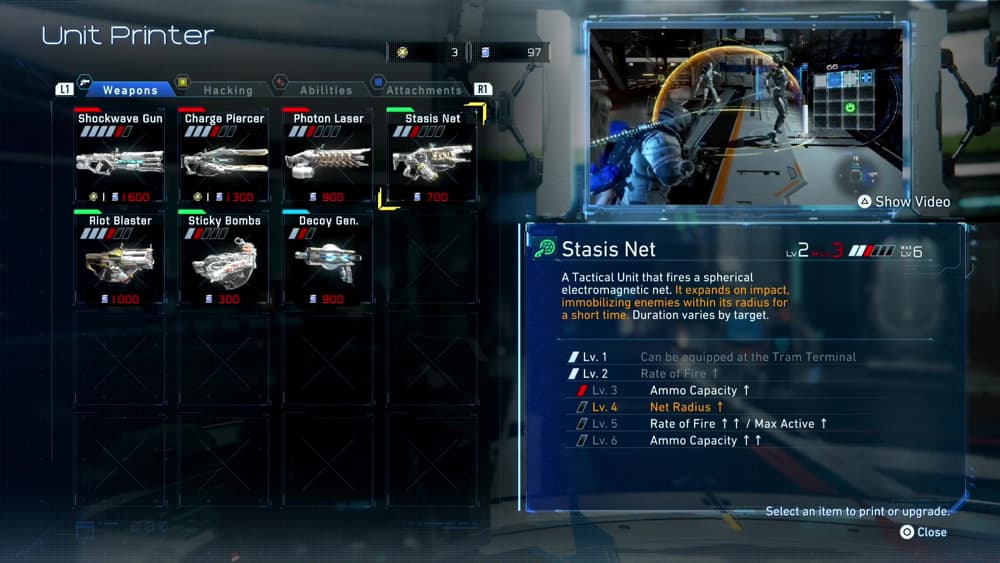
Task: Play the Stasis Net preview video
Action: pos(903,202)
